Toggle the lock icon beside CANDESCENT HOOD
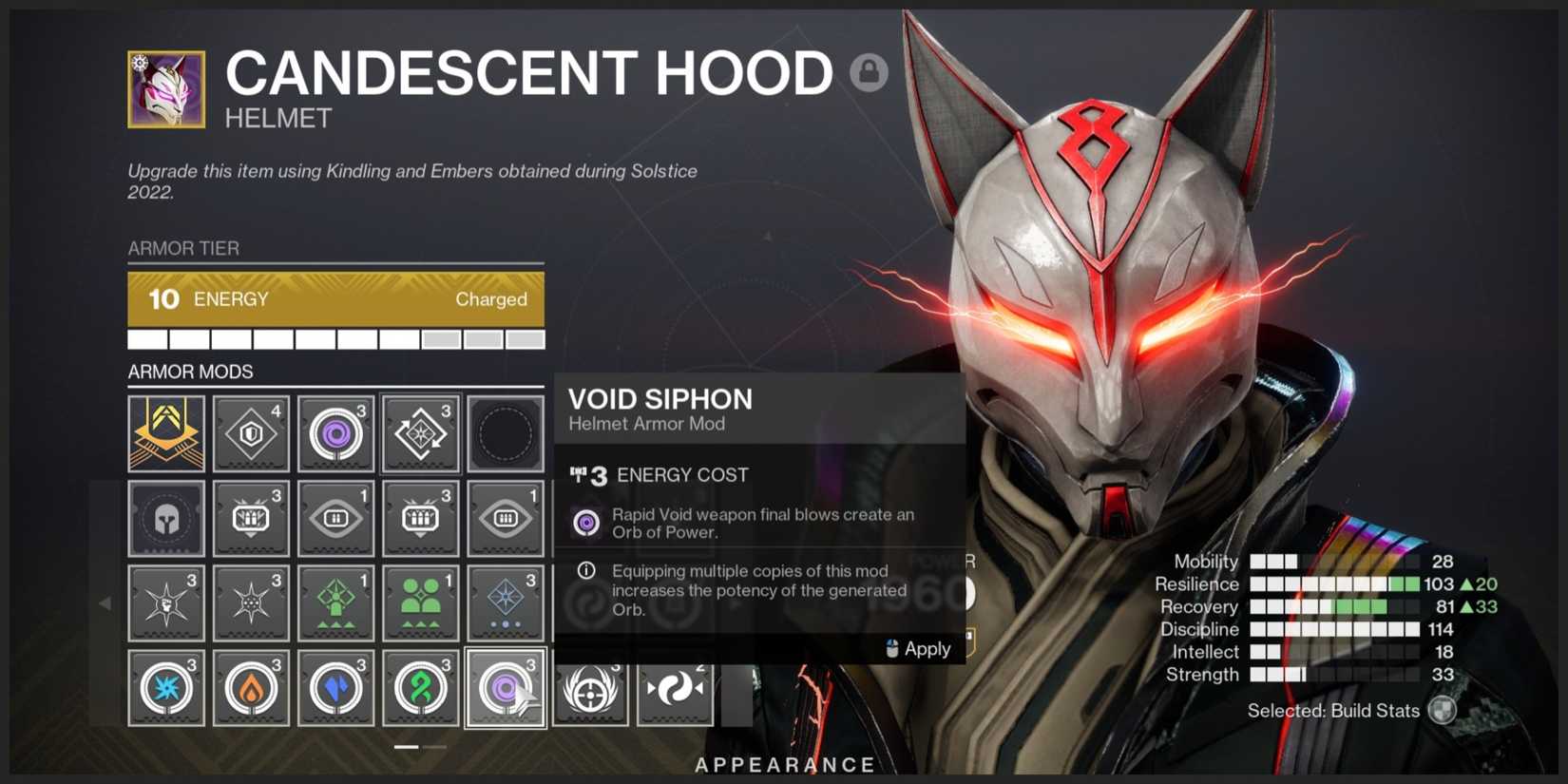Image resolution: width=1568 pixels, height=784 pixels. click(x=870, y=73)
